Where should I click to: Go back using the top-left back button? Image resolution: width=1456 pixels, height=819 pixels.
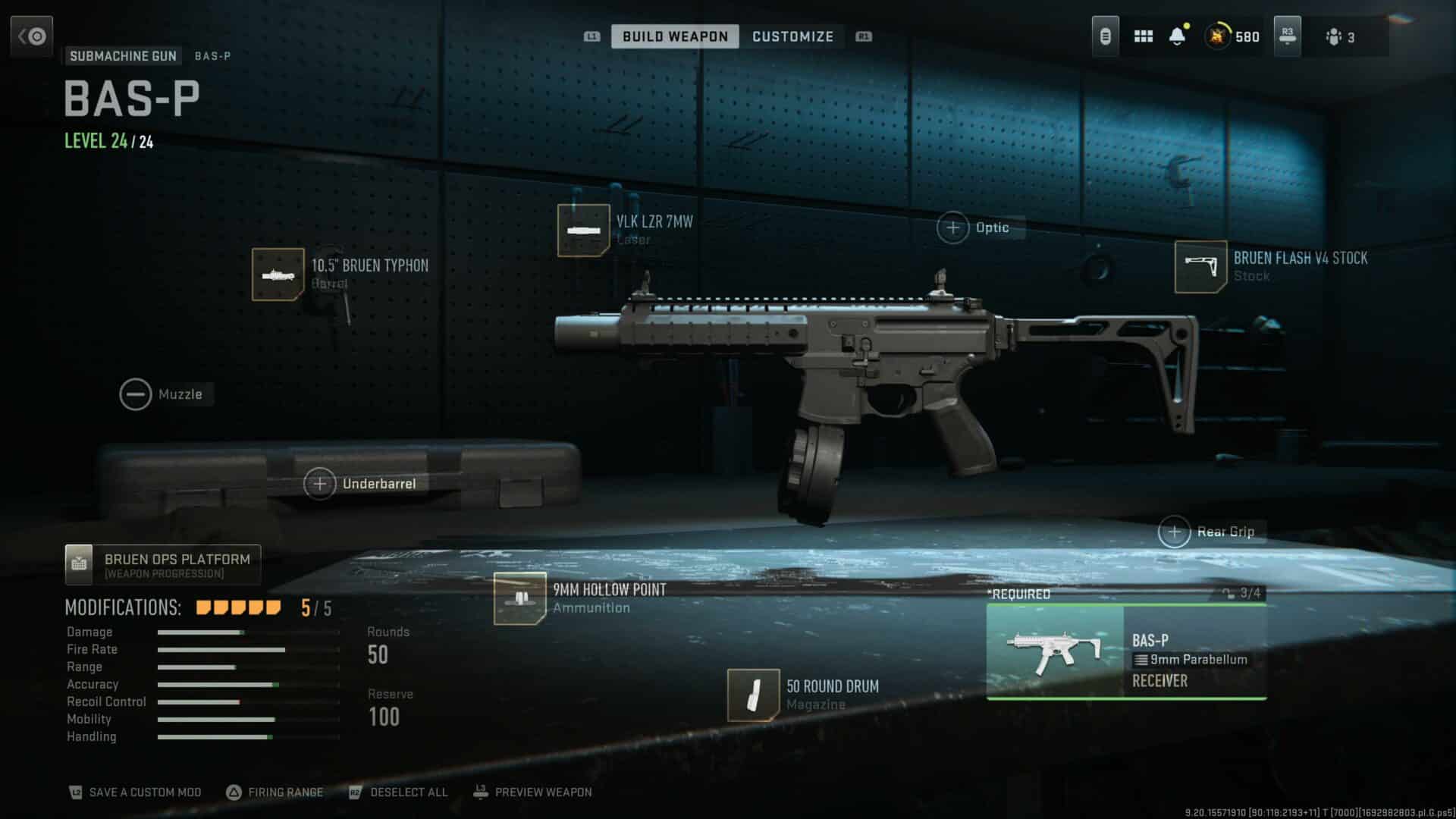(x=32, y=36)
